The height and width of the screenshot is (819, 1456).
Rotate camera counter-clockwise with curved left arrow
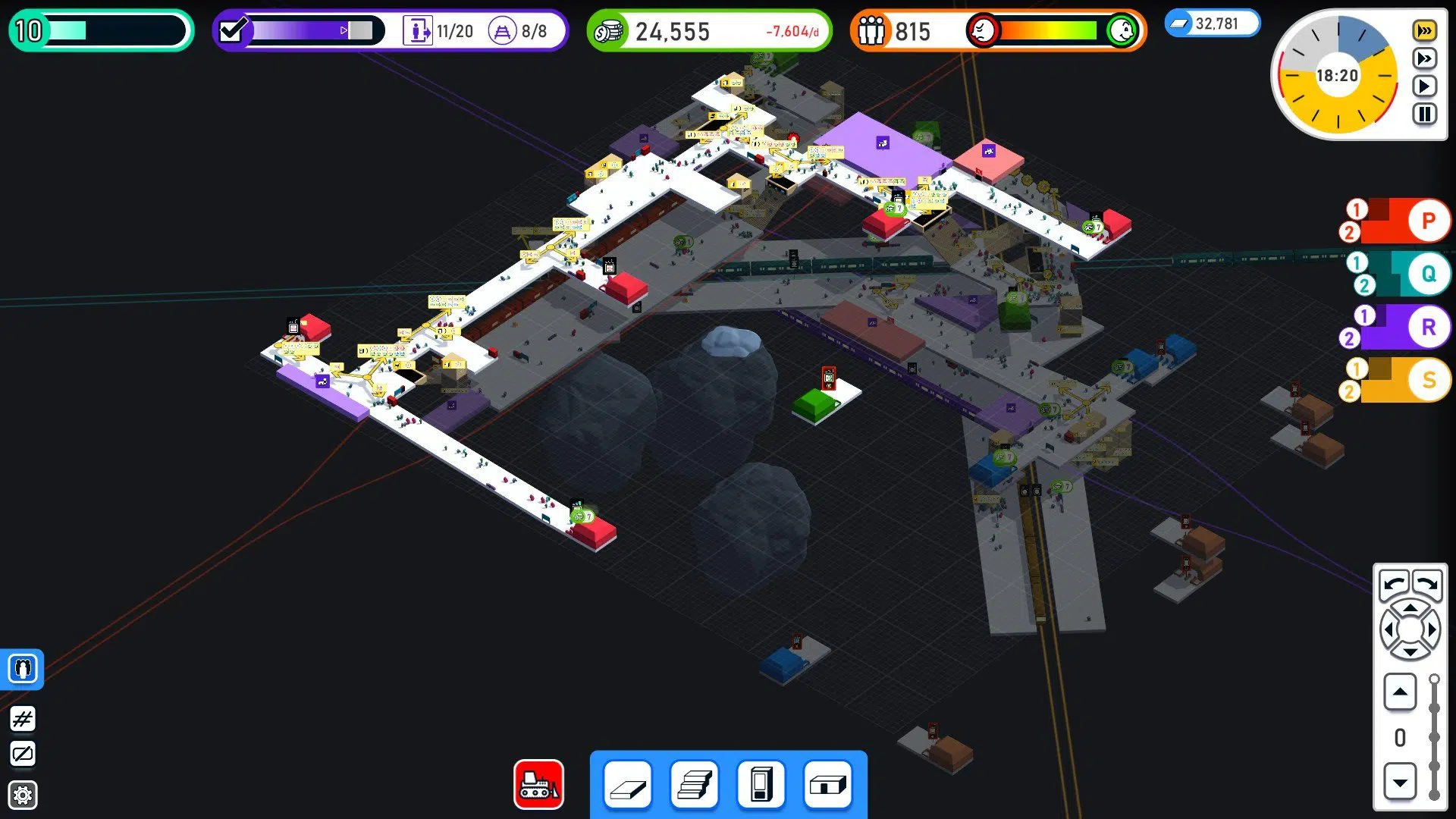(x=1394, y=584)
